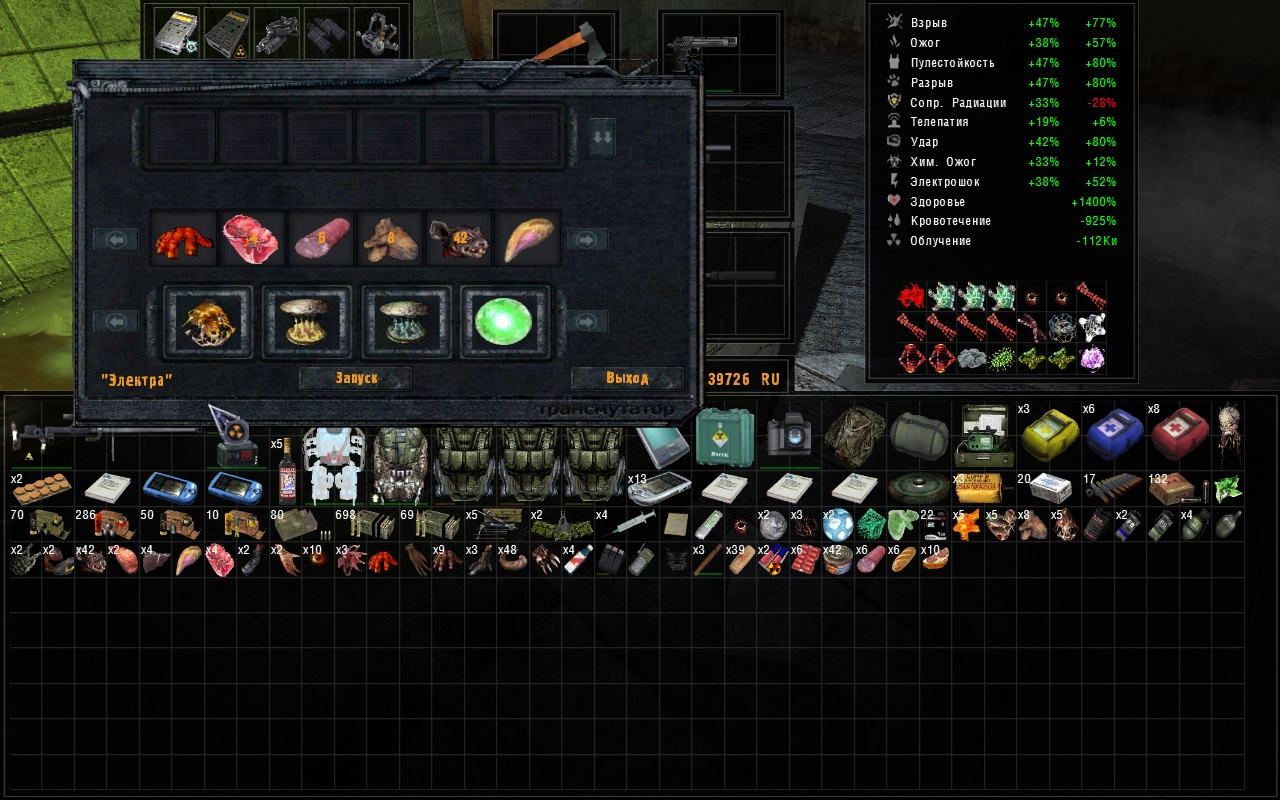The width and height of the screenshot is (1280, 800).
Task: Click the Запуск button in the transmutator
Action: 355,378
